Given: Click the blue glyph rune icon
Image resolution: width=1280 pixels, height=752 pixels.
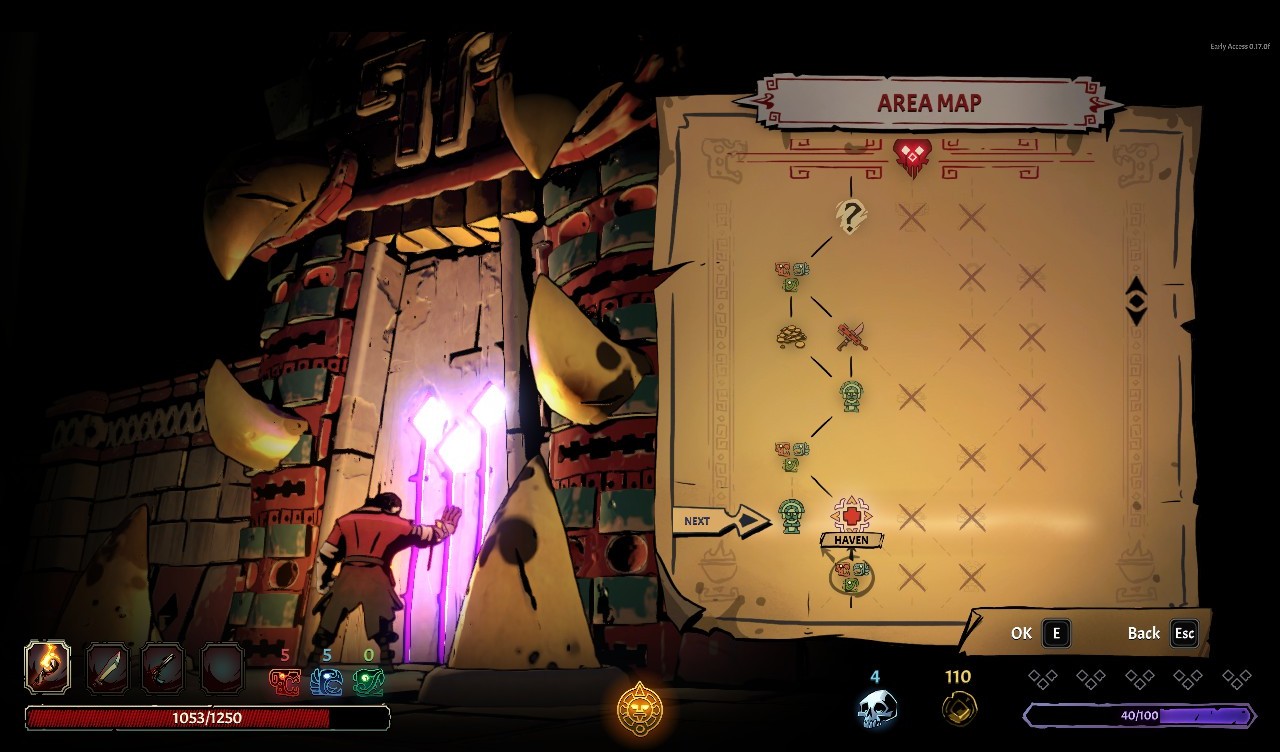Looking at the screenshot, I should (326, 682).
